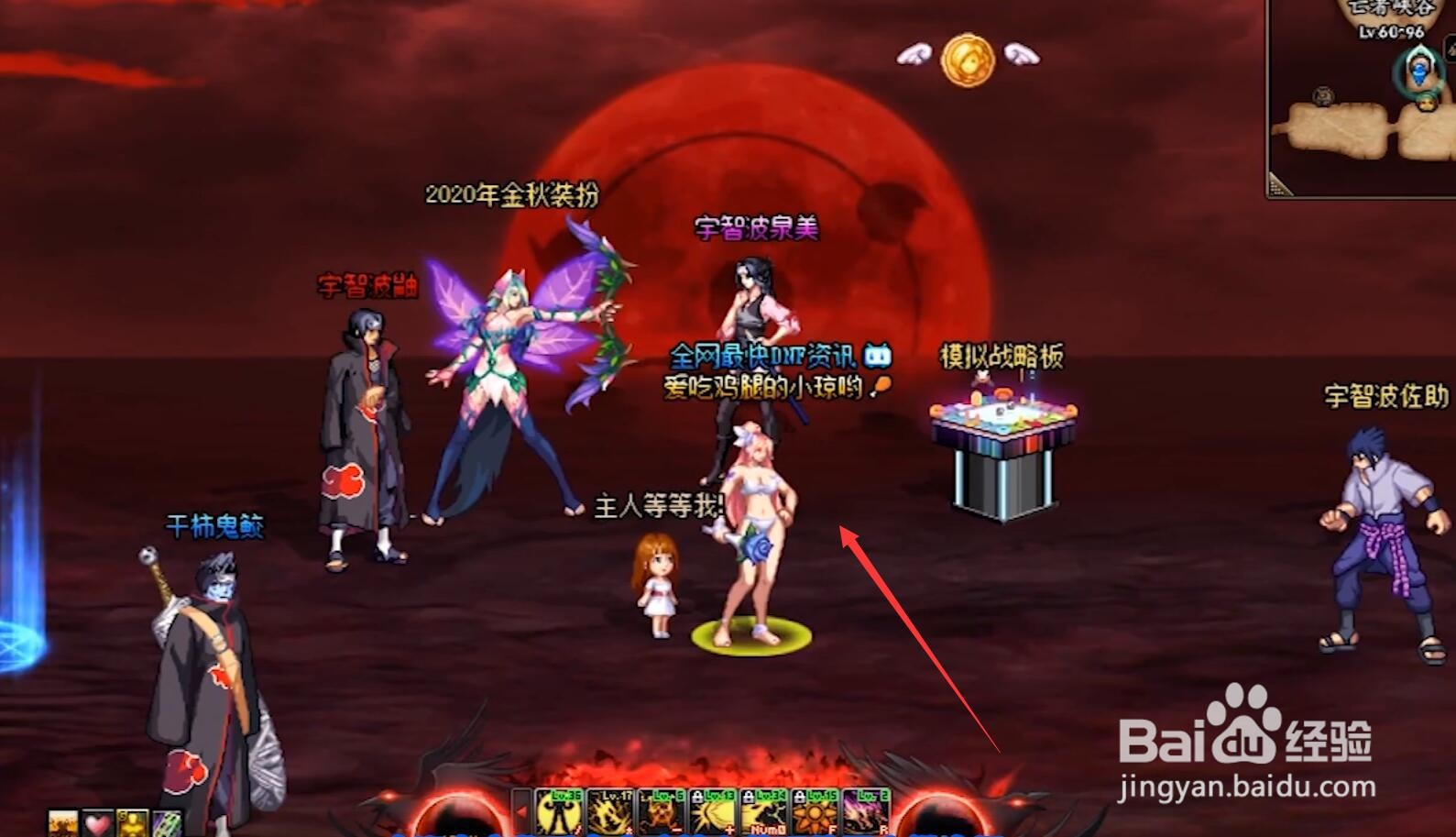Click the blue player marker on the minimap
Viewport: 1456px width, 837px height.
point(1418,73)
